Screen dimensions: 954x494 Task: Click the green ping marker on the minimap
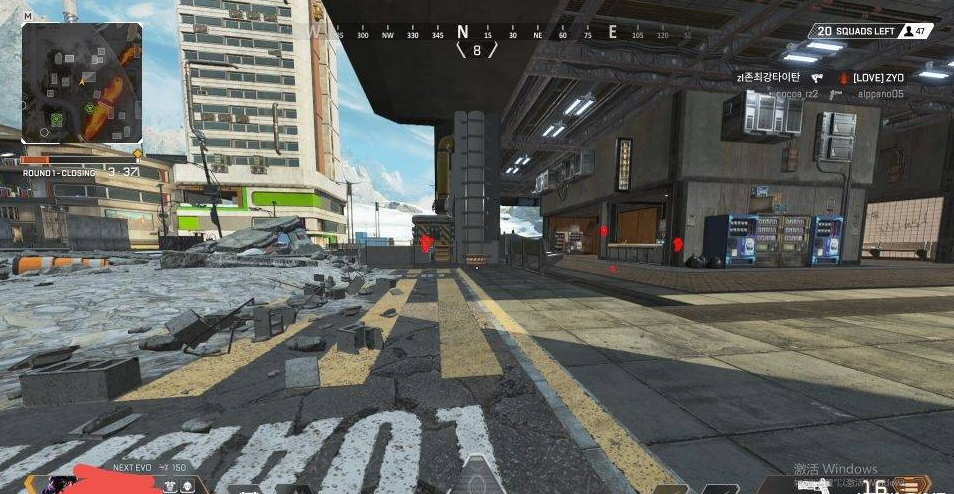pos(91,107)
